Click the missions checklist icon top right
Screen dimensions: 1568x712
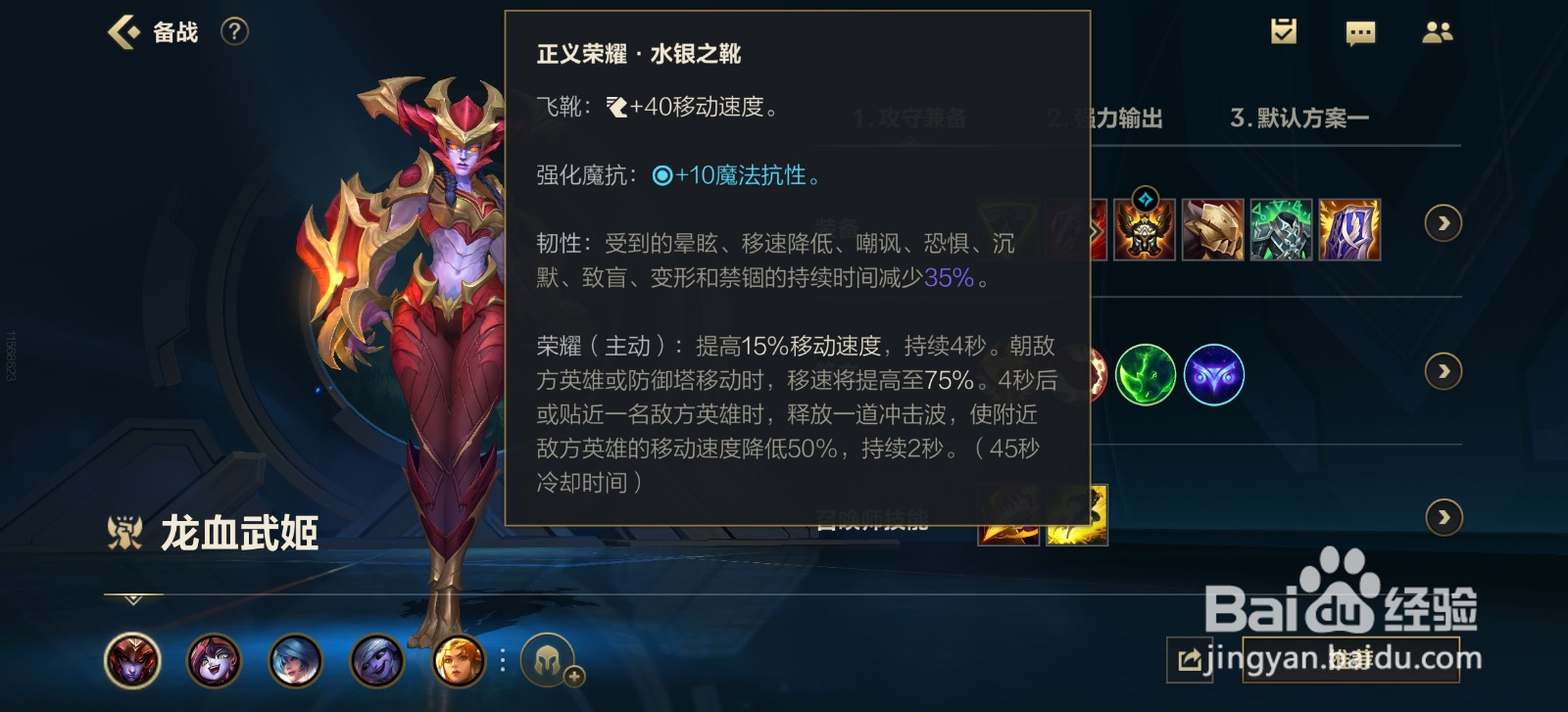click(x=1284, y=32)
